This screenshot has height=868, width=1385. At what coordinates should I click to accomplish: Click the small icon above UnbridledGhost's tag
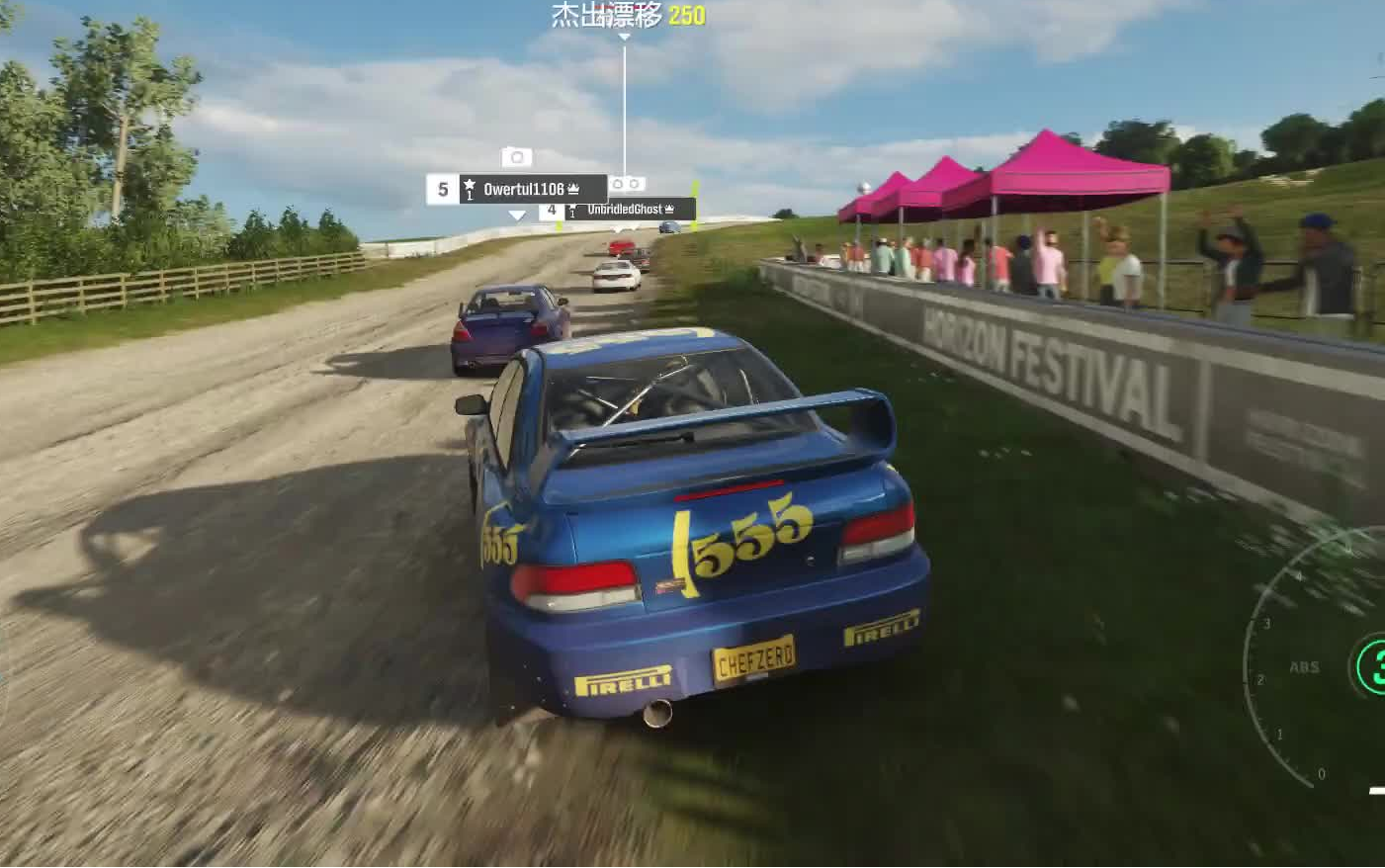627,184
